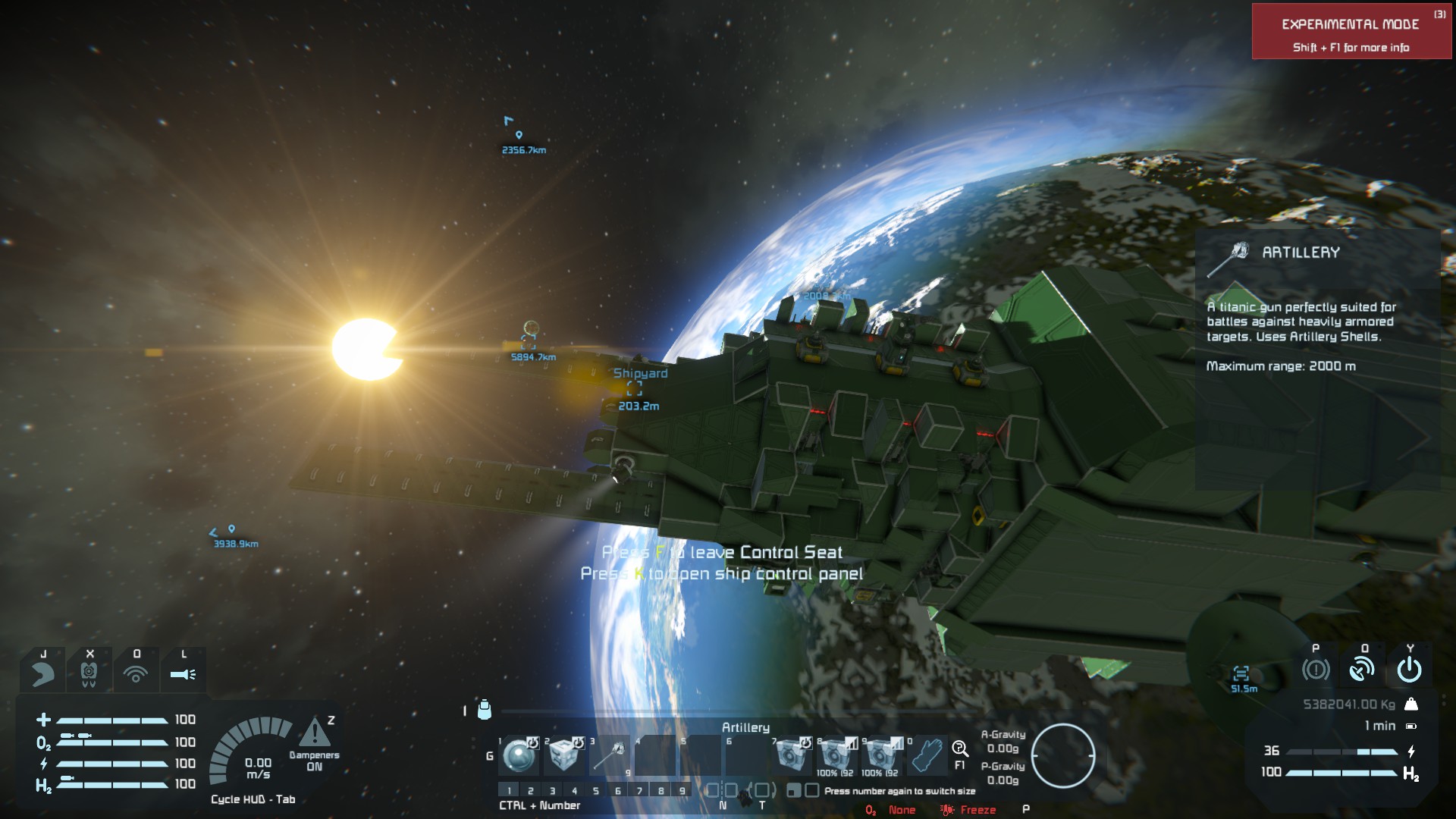Select the Artillery weapon hotbar slot

(609, 755)
